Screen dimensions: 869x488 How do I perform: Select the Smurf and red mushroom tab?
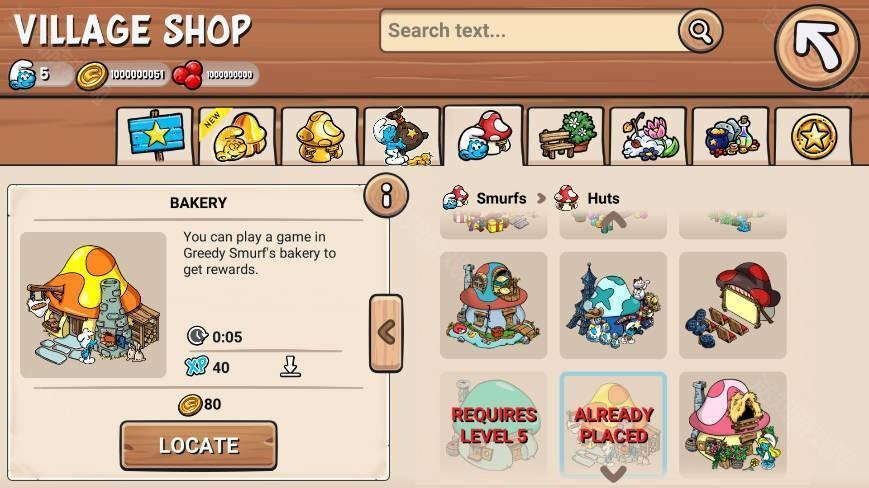click(484, 136)
